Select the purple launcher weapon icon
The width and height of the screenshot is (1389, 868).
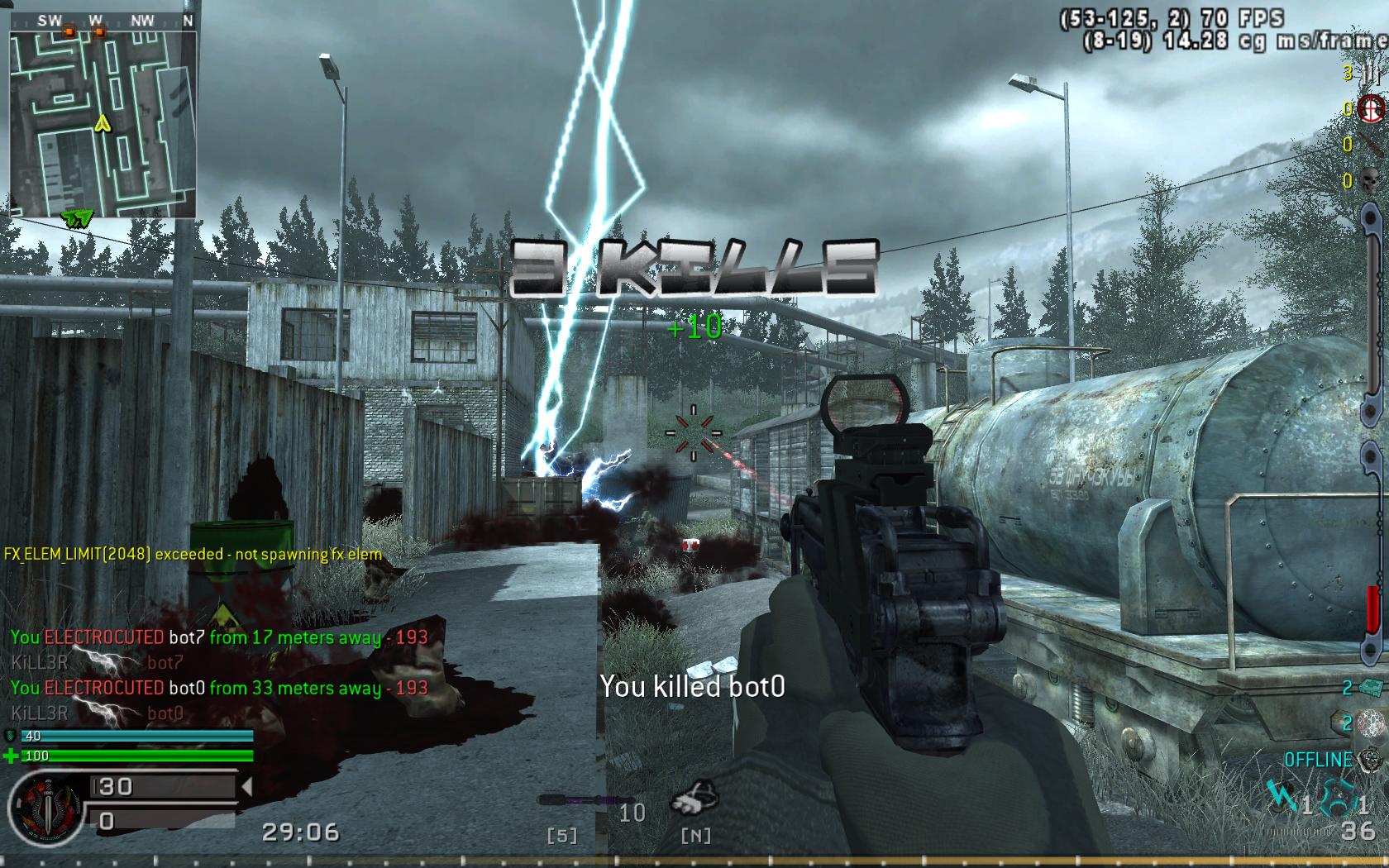[x=575, y=800]
